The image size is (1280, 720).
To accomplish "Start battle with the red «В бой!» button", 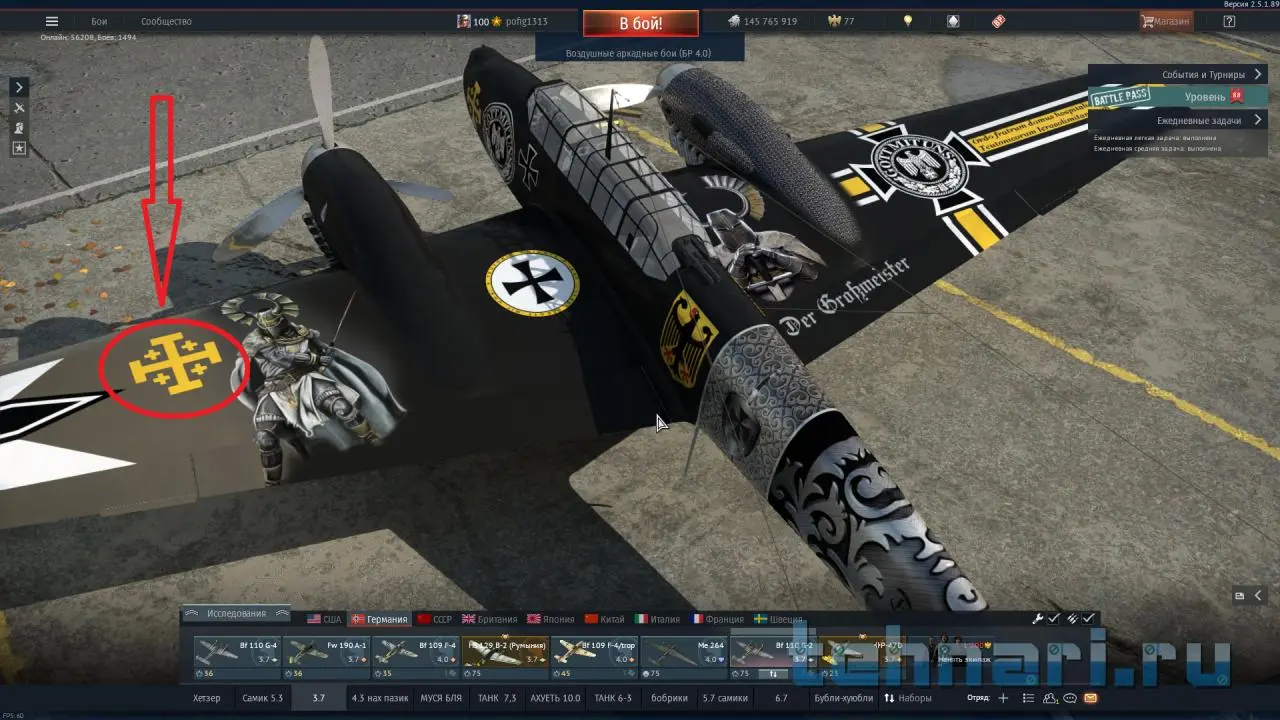I will pos(640,23).
